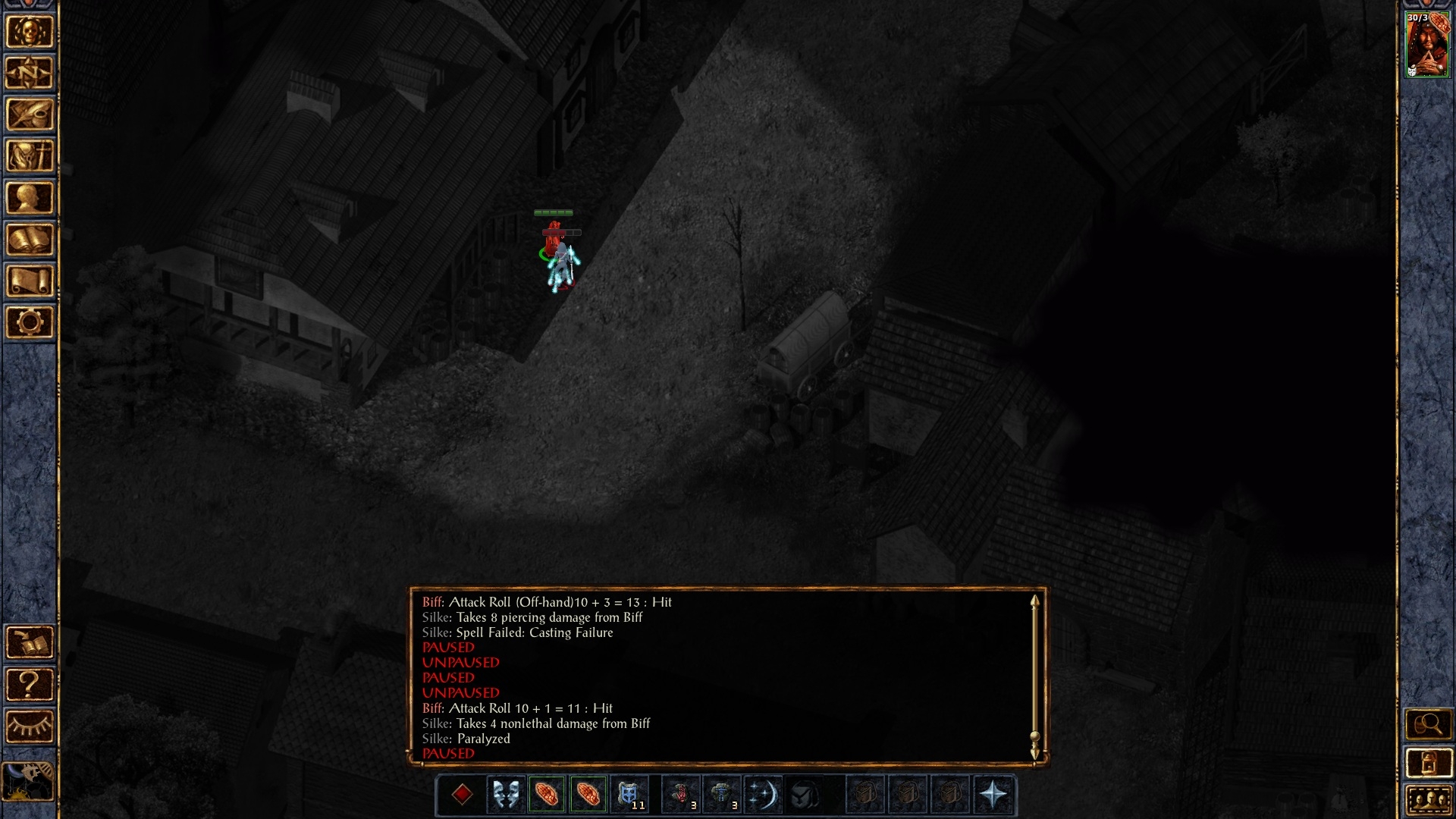The height and width of the screenshot is (819, 1456).
Task: Click the magnifying glass button
Action: (x=1428, y=725)
